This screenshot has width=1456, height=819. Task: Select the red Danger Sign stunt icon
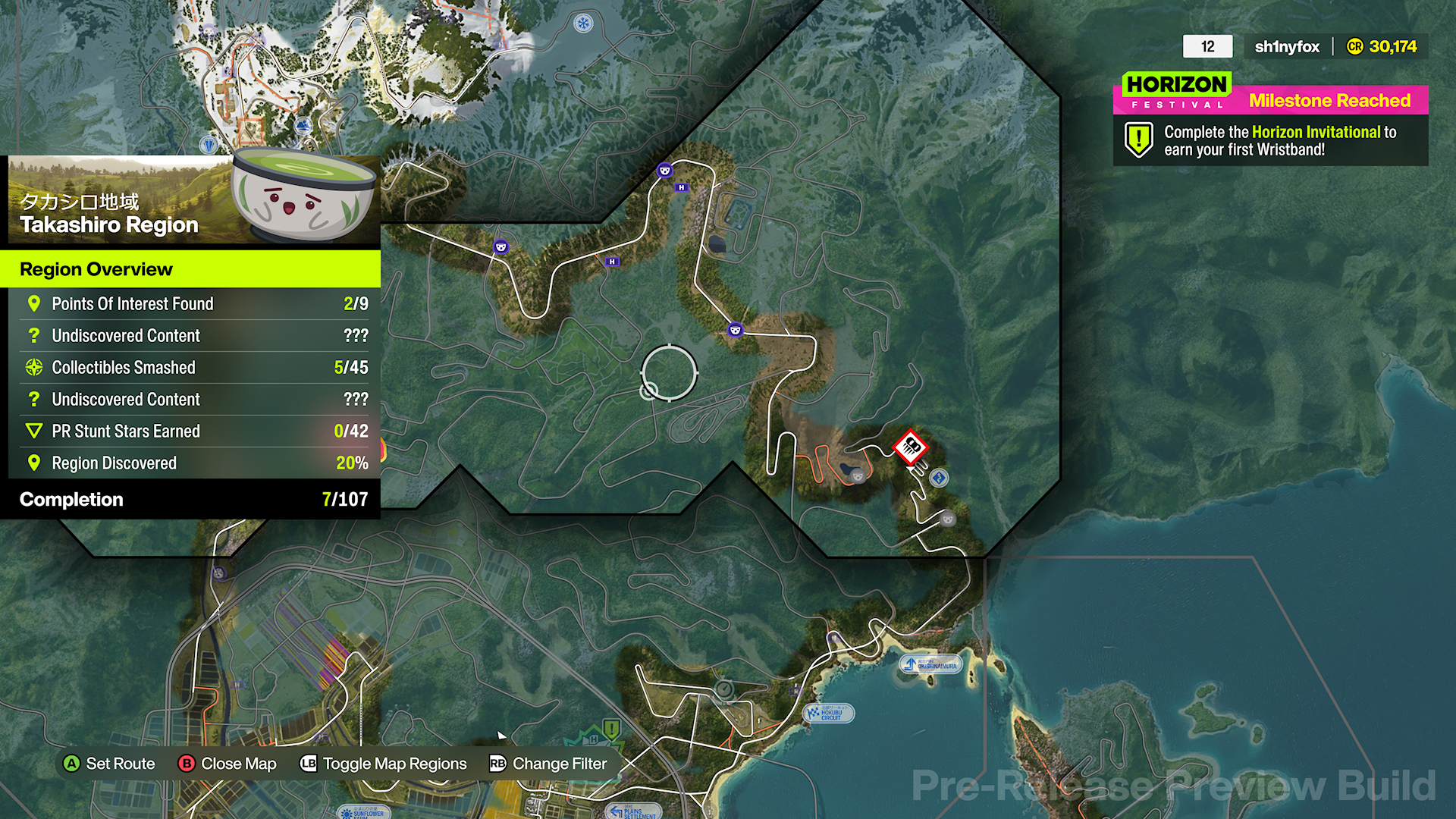[x=910, y=447]
